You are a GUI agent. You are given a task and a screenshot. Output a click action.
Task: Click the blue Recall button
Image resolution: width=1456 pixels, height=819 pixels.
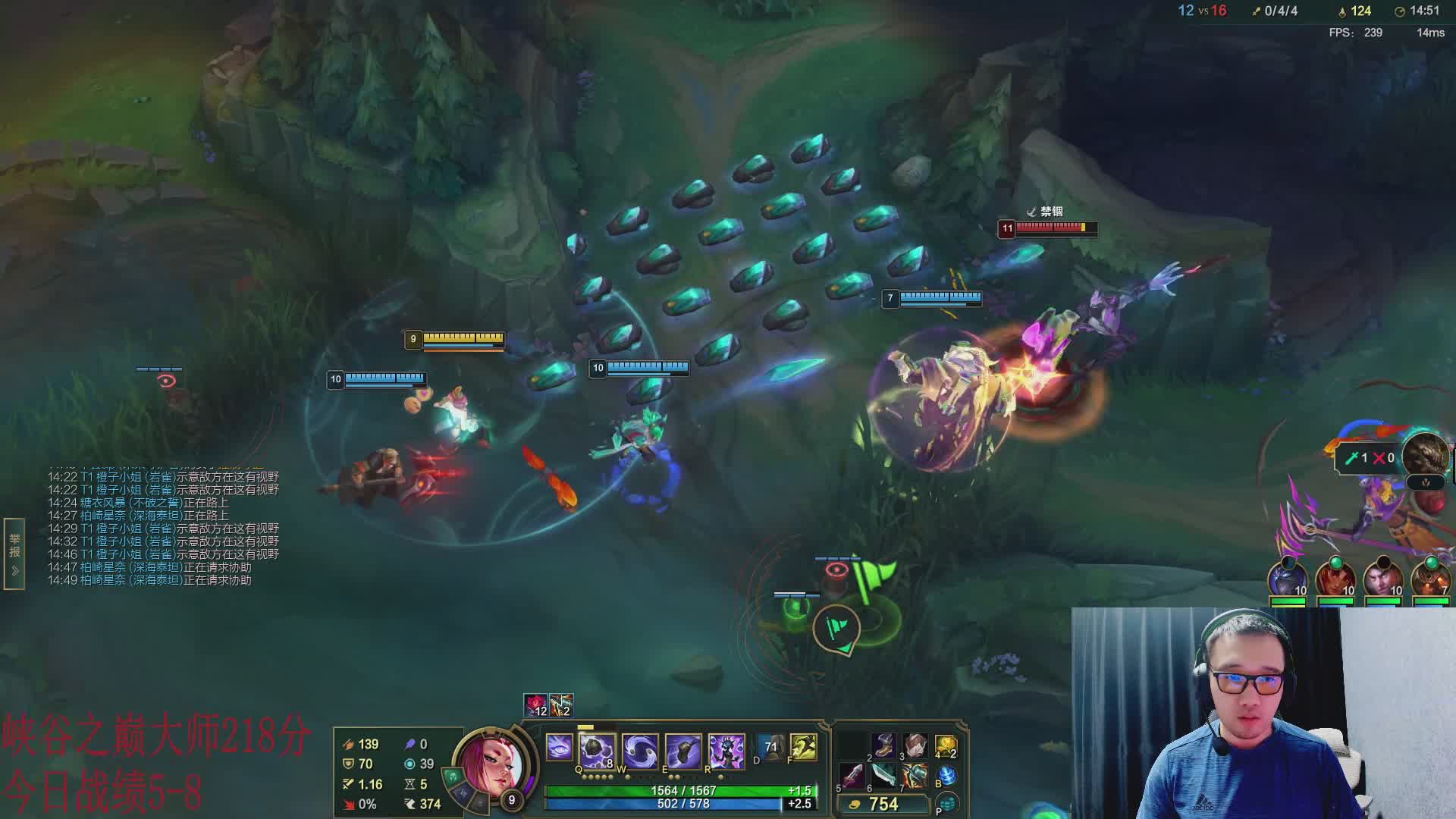coord(946,775)
